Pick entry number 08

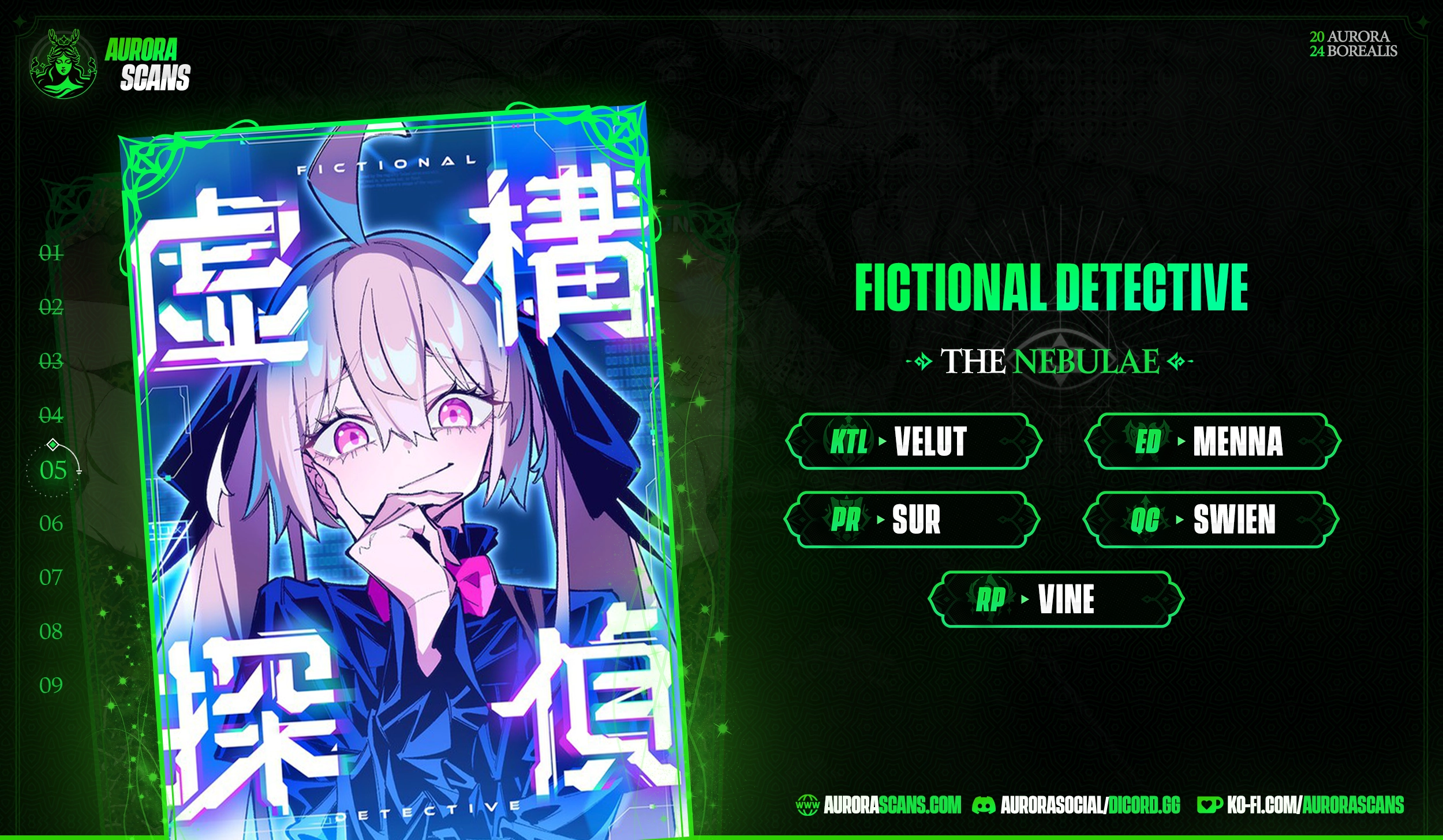pos(51,632)
